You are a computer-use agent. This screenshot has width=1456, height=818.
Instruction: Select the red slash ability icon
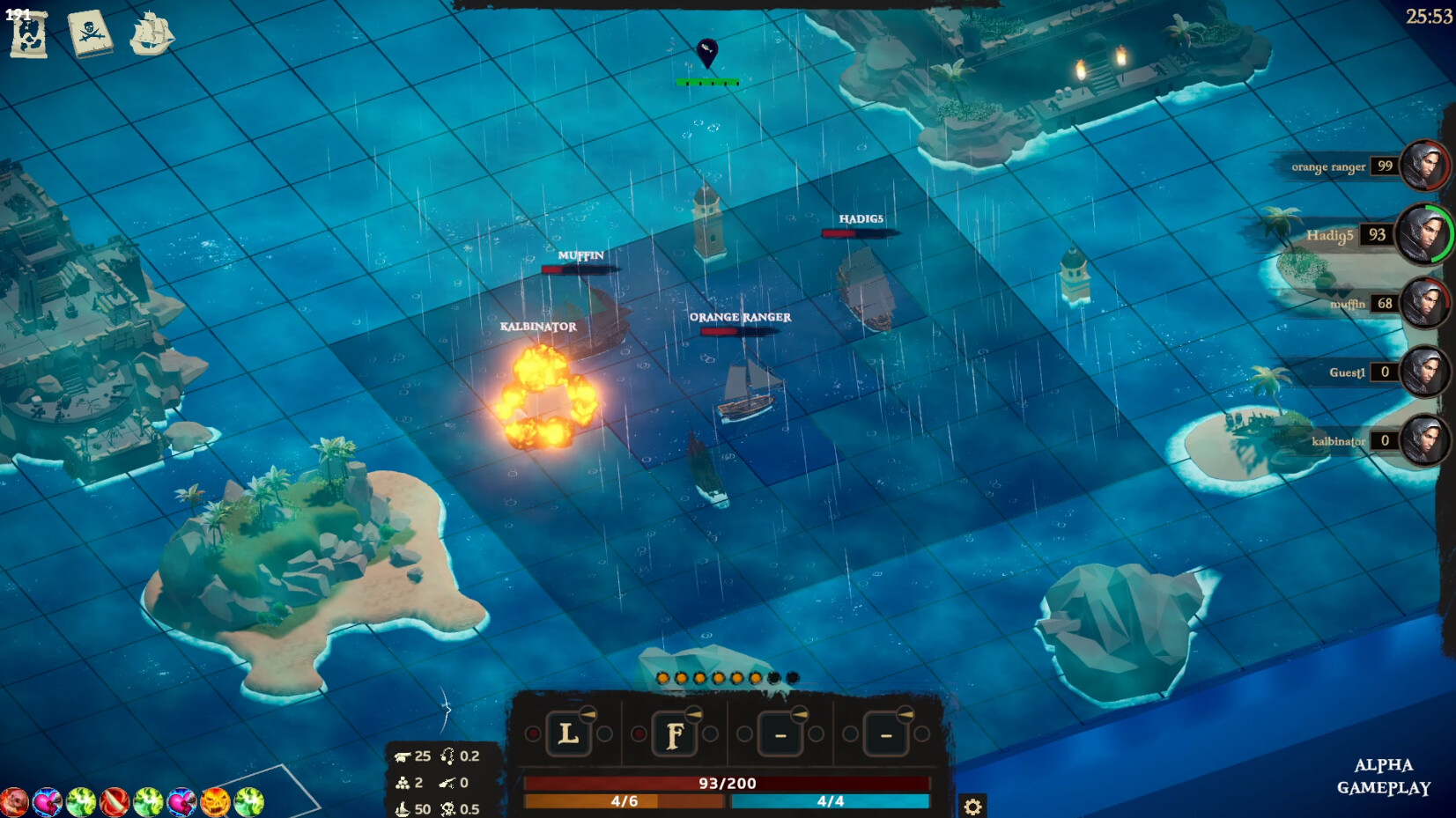click(114, 802)
